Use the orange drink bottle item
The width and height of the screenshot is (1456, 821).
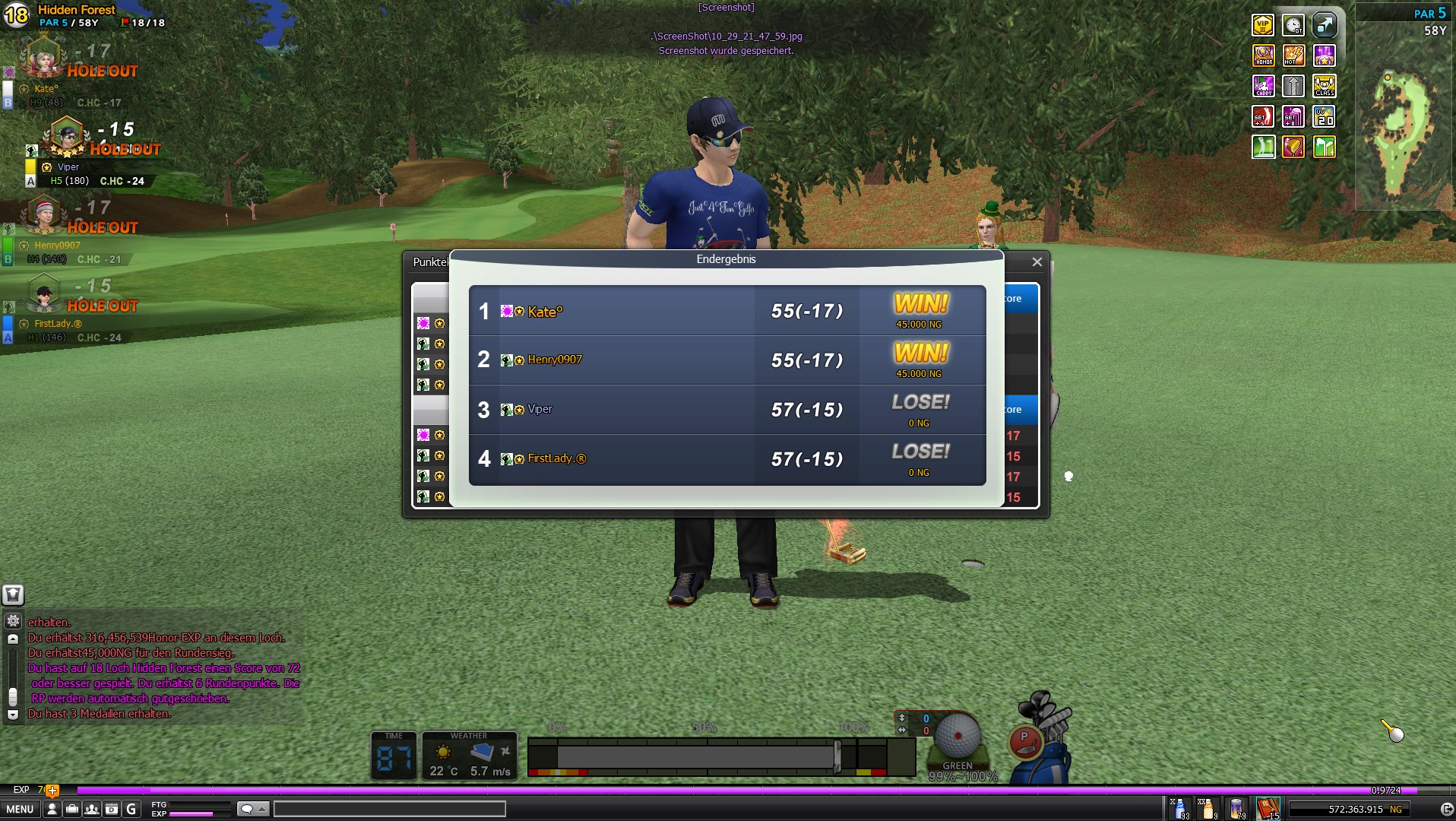1208,808
